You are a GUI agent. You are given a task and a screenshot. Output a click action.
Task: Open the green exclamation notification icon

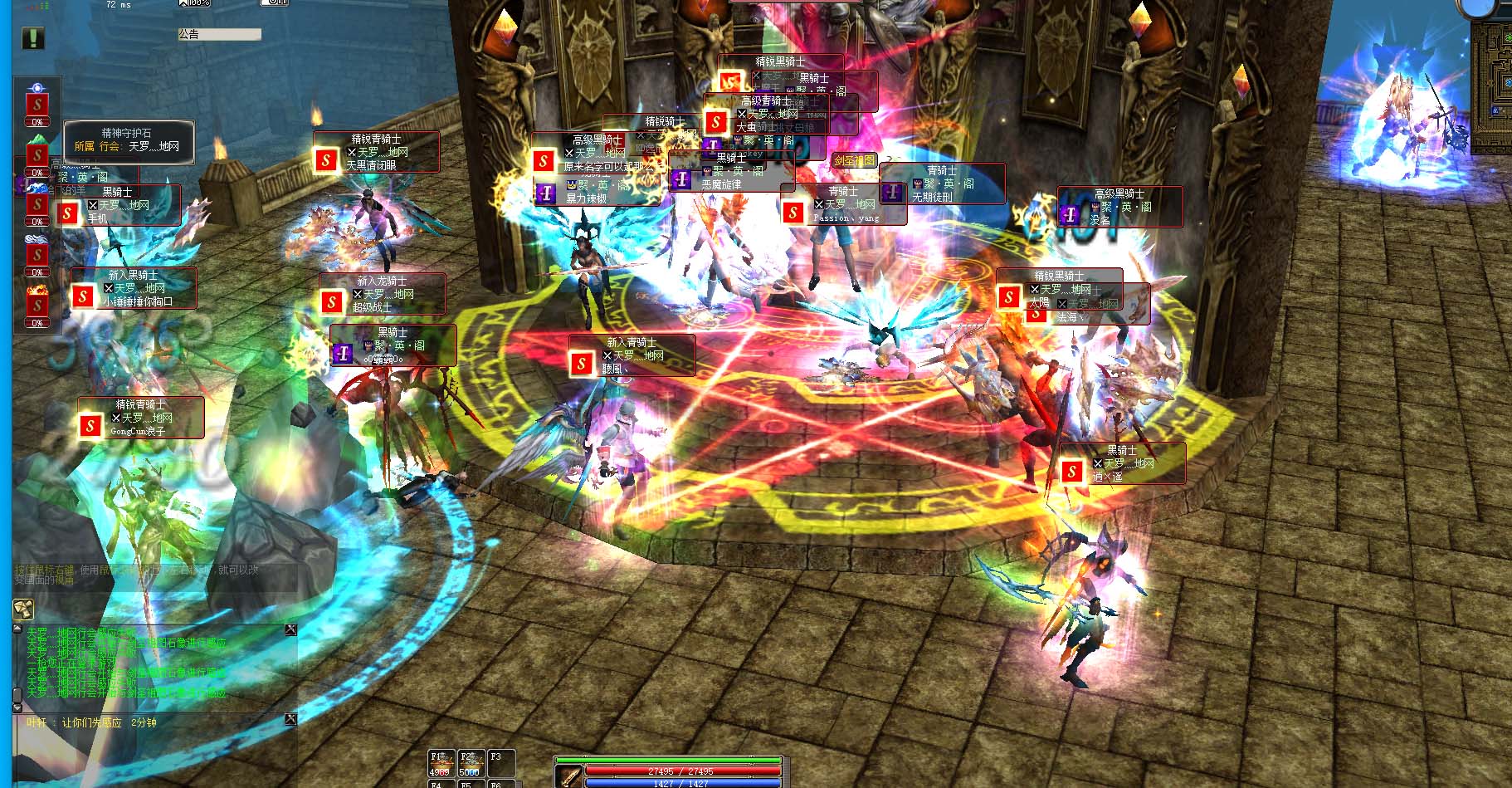[33, 37]
